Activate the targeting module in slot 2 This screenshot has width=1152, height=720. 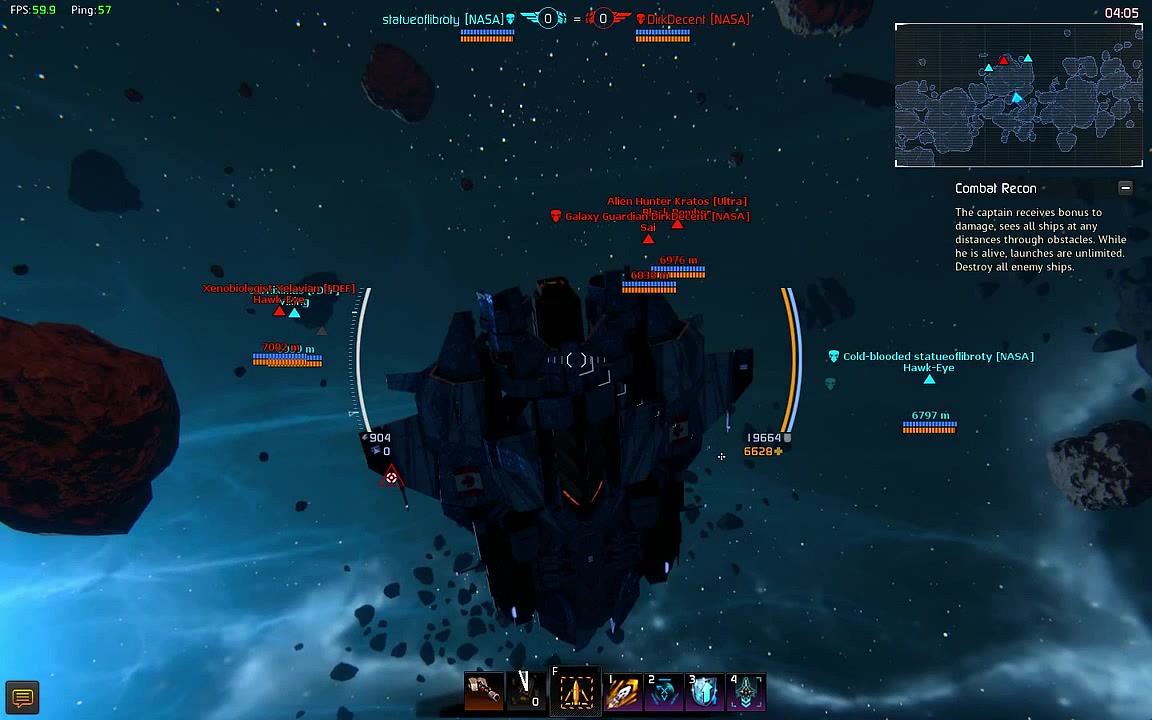pos(664,691)
